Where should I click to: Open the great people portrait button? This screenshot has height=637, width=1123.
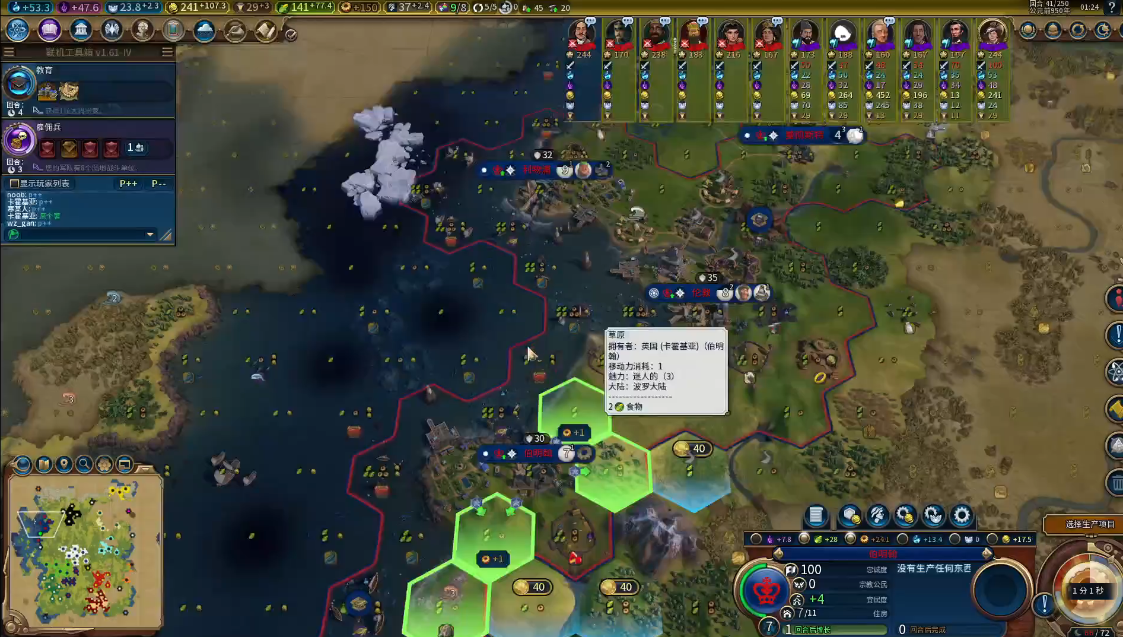coord(141,30)
